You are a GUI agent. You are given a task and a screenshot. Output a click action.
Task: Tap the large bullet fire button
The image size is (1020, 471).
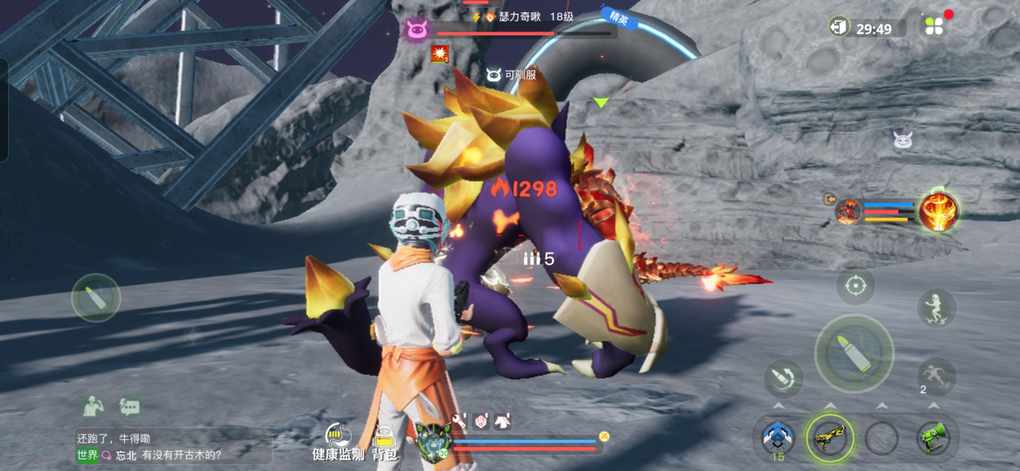click(853, 353)
